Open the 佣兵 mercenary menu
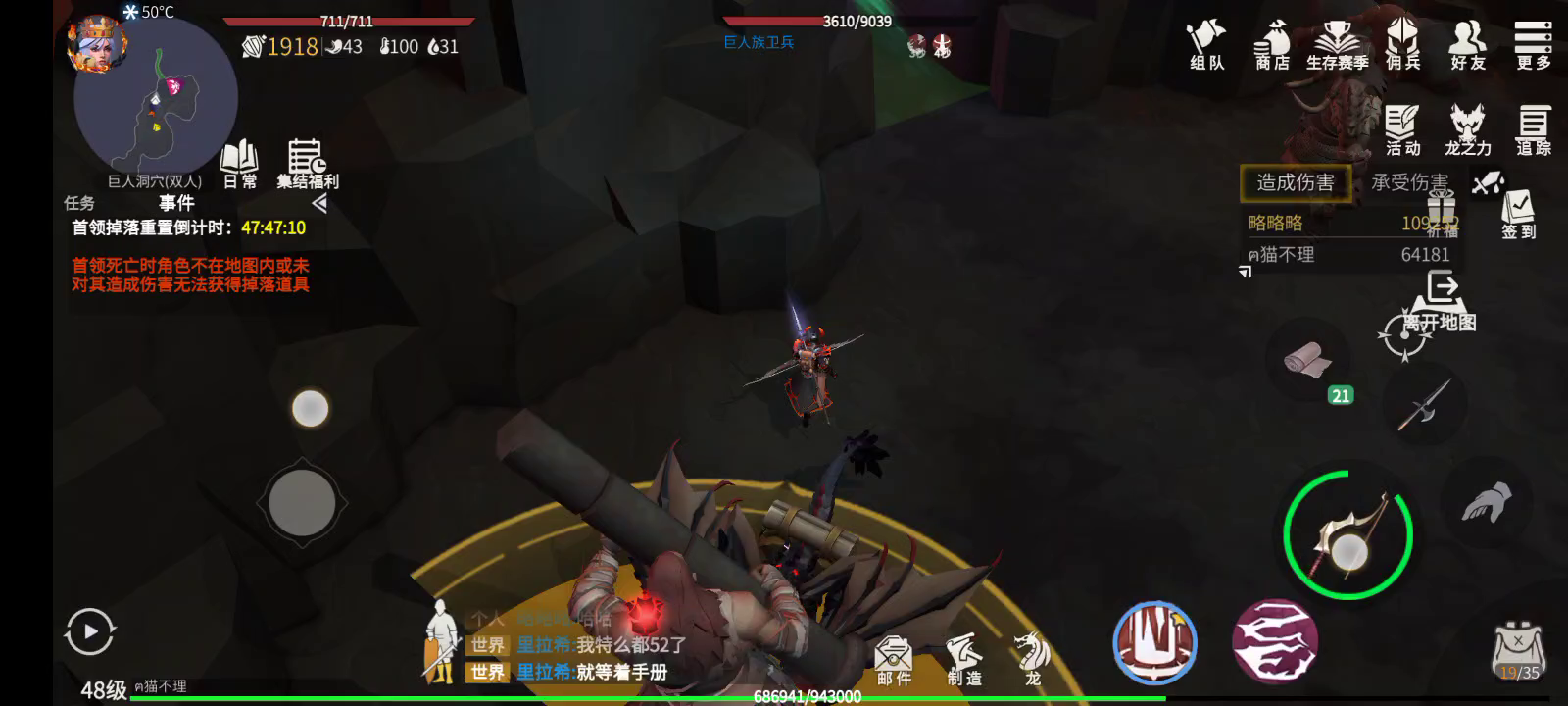The image size is (1568, 706). click(1402, 46)
